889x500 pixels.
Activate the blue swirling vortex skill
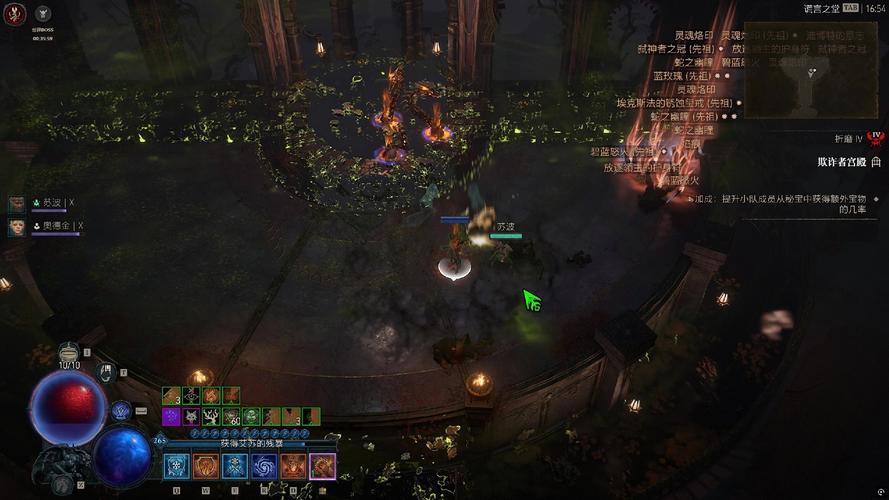(x=264, y=466)
